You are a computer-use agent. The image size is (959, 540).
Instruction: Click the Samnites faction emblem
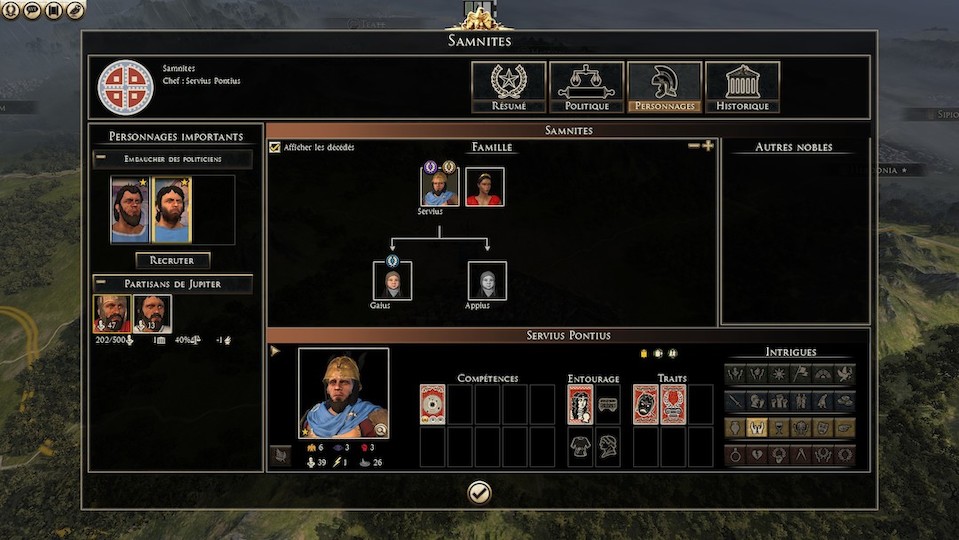[125, 87]
